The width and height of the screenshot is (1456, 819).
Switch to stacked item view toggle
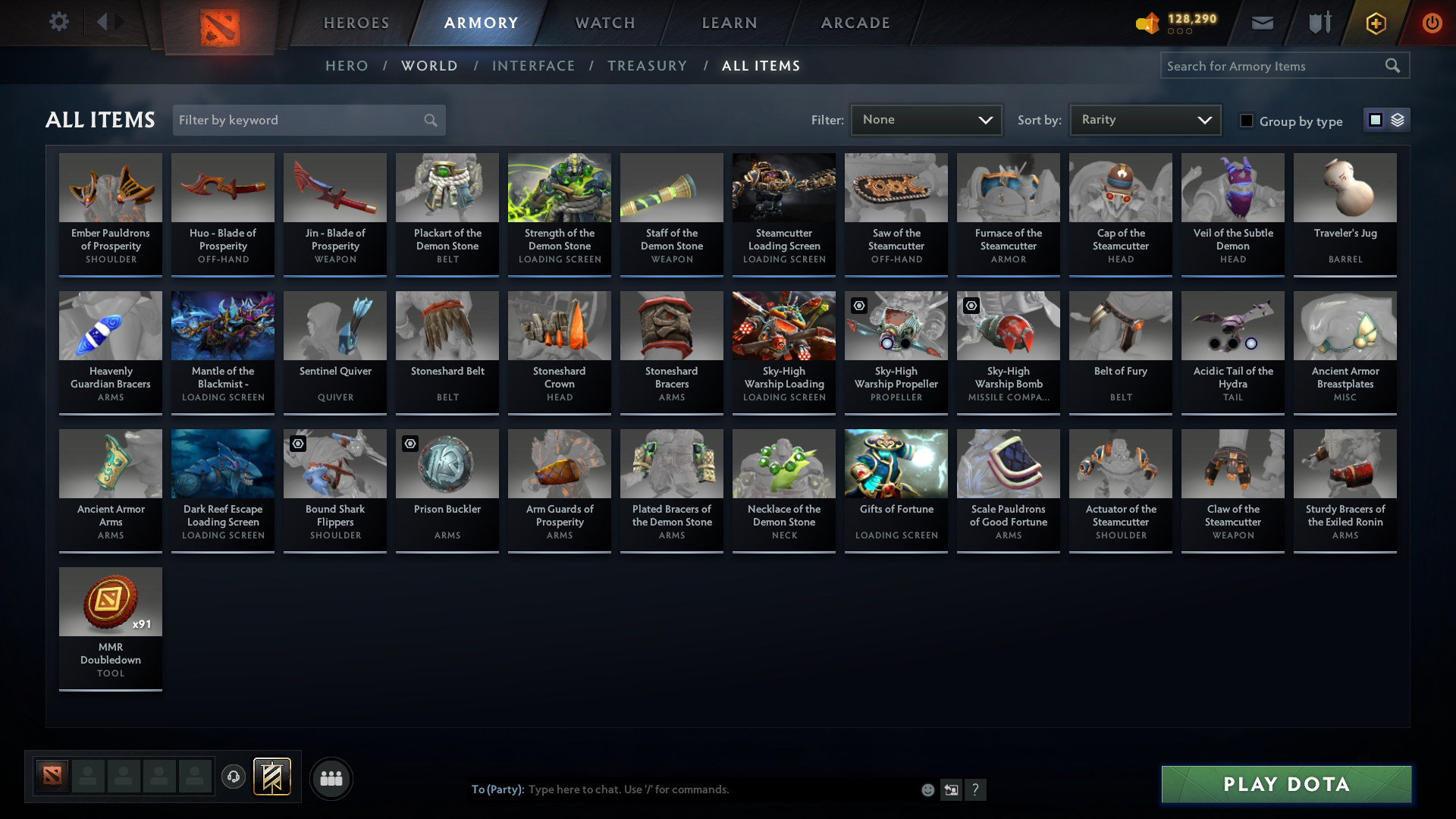pos(1398,120)
